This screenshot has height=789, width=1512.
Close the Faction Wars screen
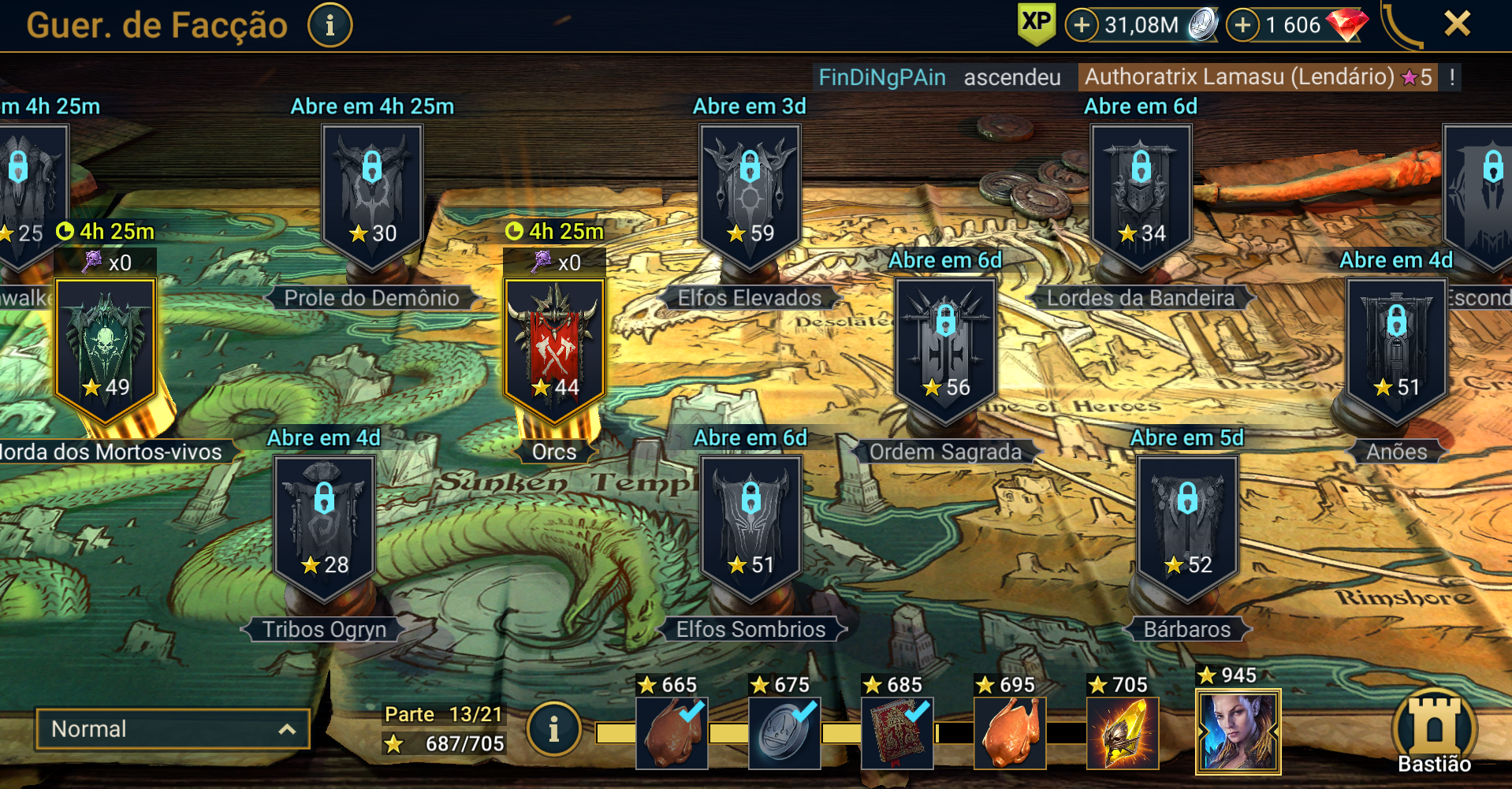tap(1457, 24)
